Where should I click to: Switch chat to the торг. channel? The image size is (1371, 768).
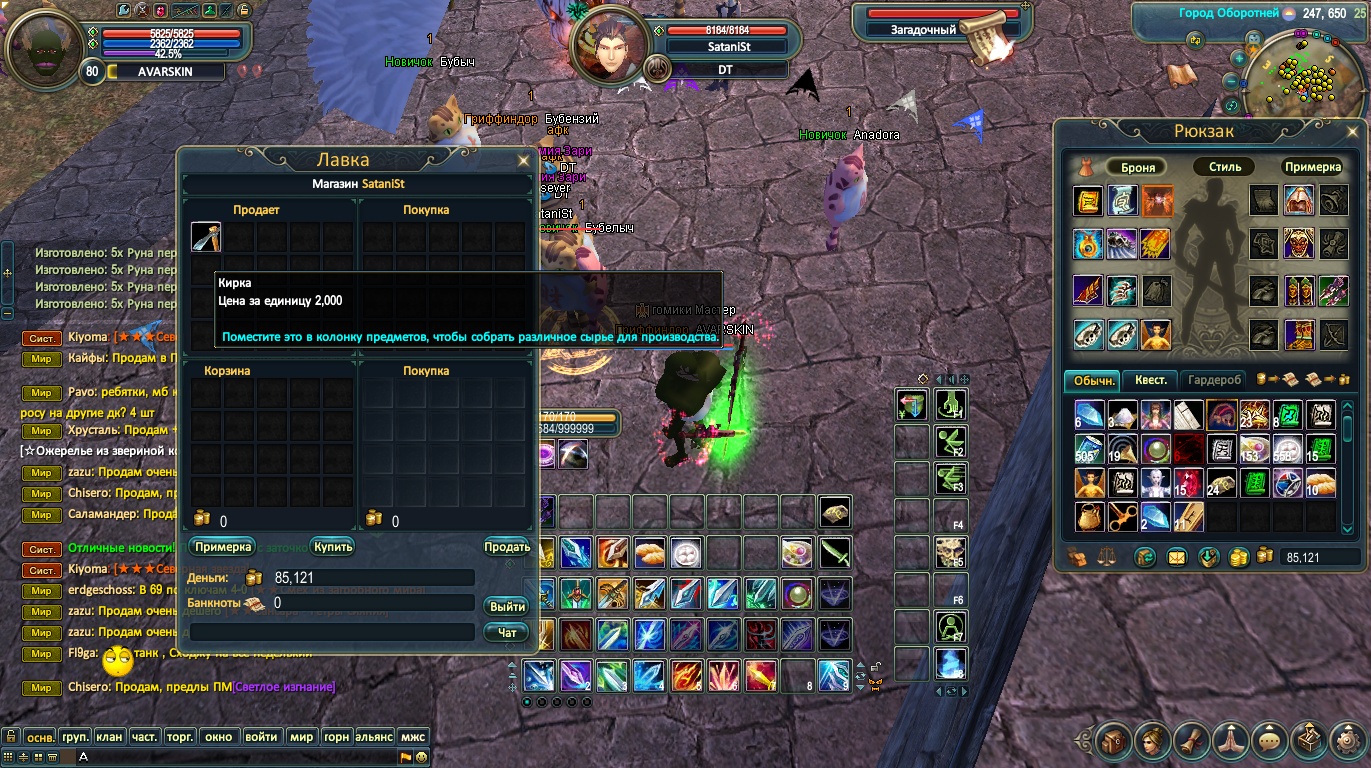(180, 737)
